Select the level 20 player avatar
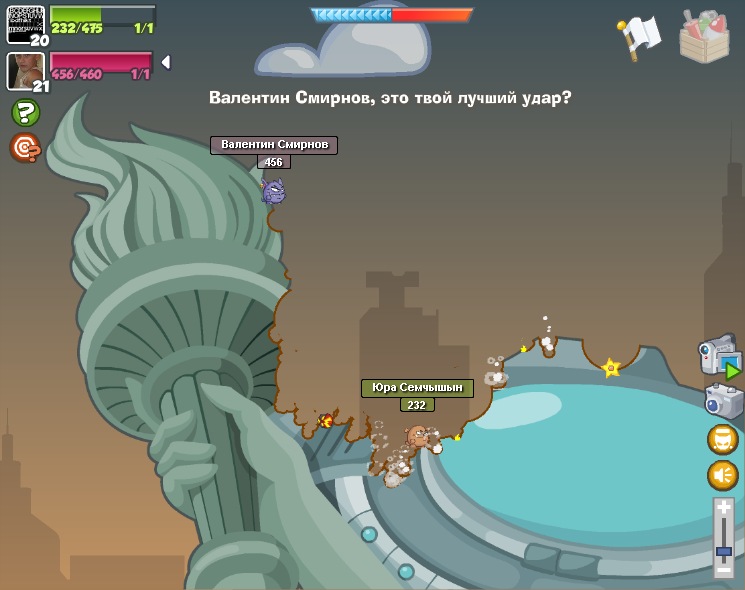The image size is (745, 590). 25,23
